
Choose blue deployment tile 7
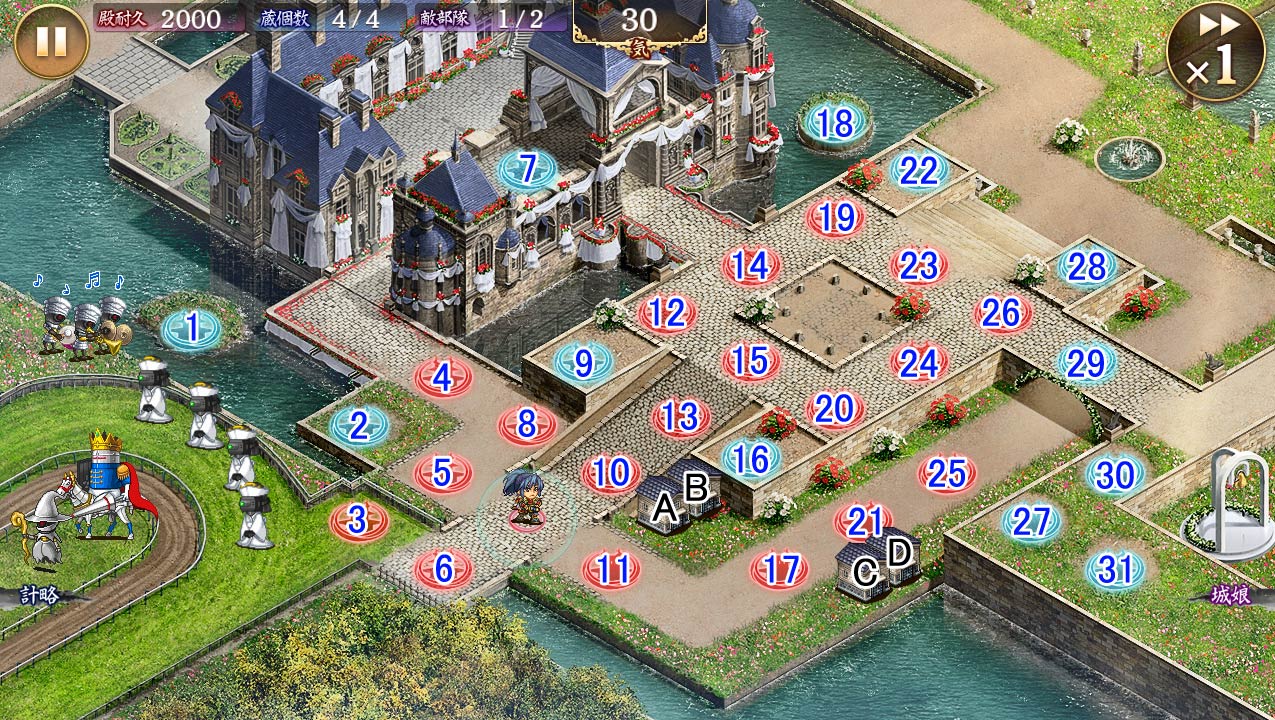[528, 169]
